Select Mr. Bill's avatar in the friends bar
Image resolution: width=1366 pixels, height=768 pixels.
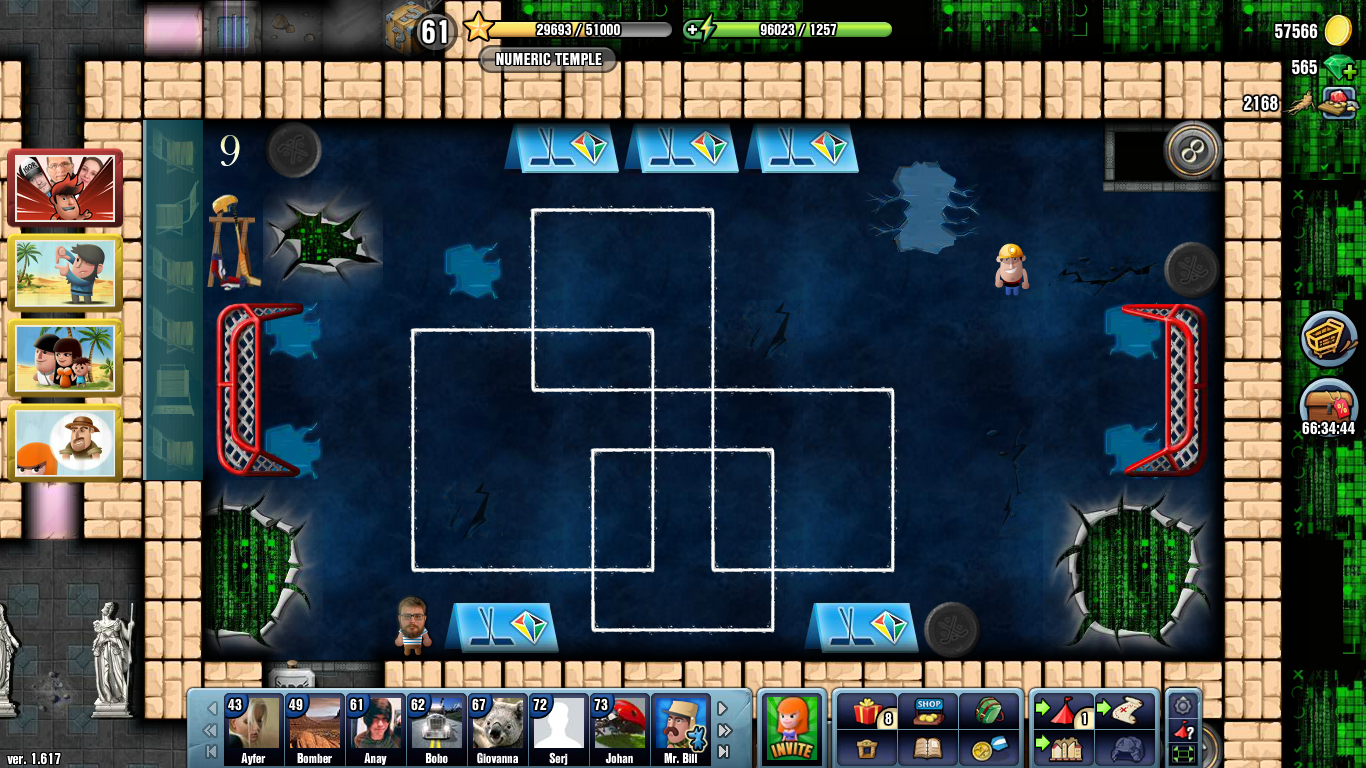coord(681,729)
